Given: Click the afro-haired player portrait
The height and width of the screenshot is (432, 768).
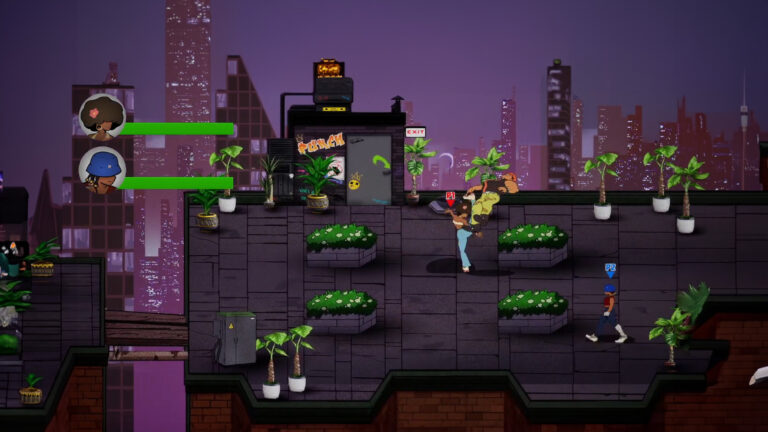Looking at the screenshot, I should point(101,116).
